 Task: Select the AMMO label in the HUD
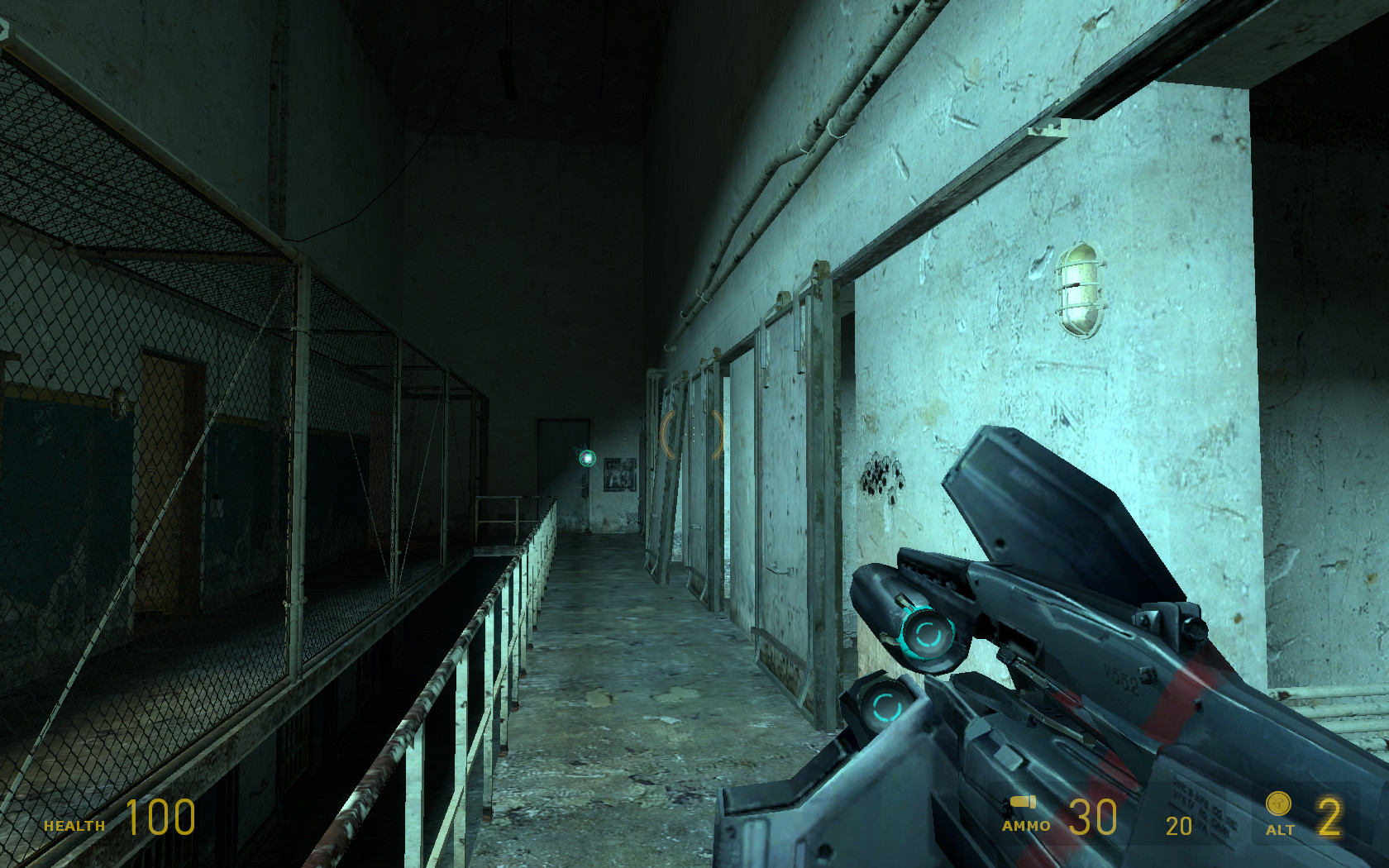coord(1026,827)
